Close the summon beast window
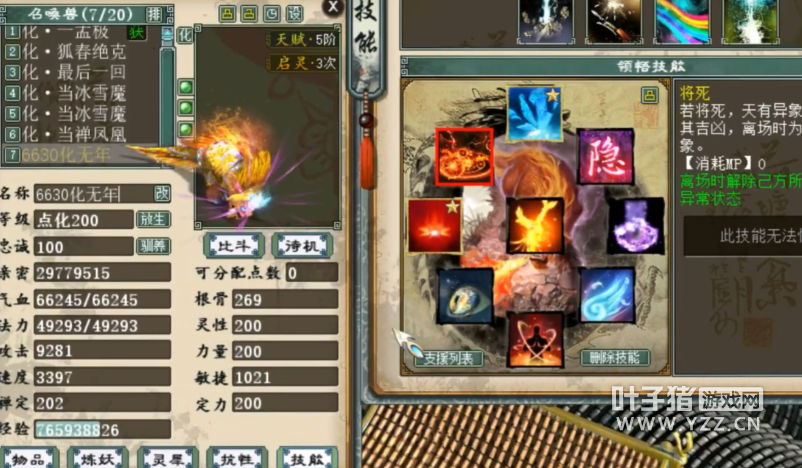 pos(333,6)
